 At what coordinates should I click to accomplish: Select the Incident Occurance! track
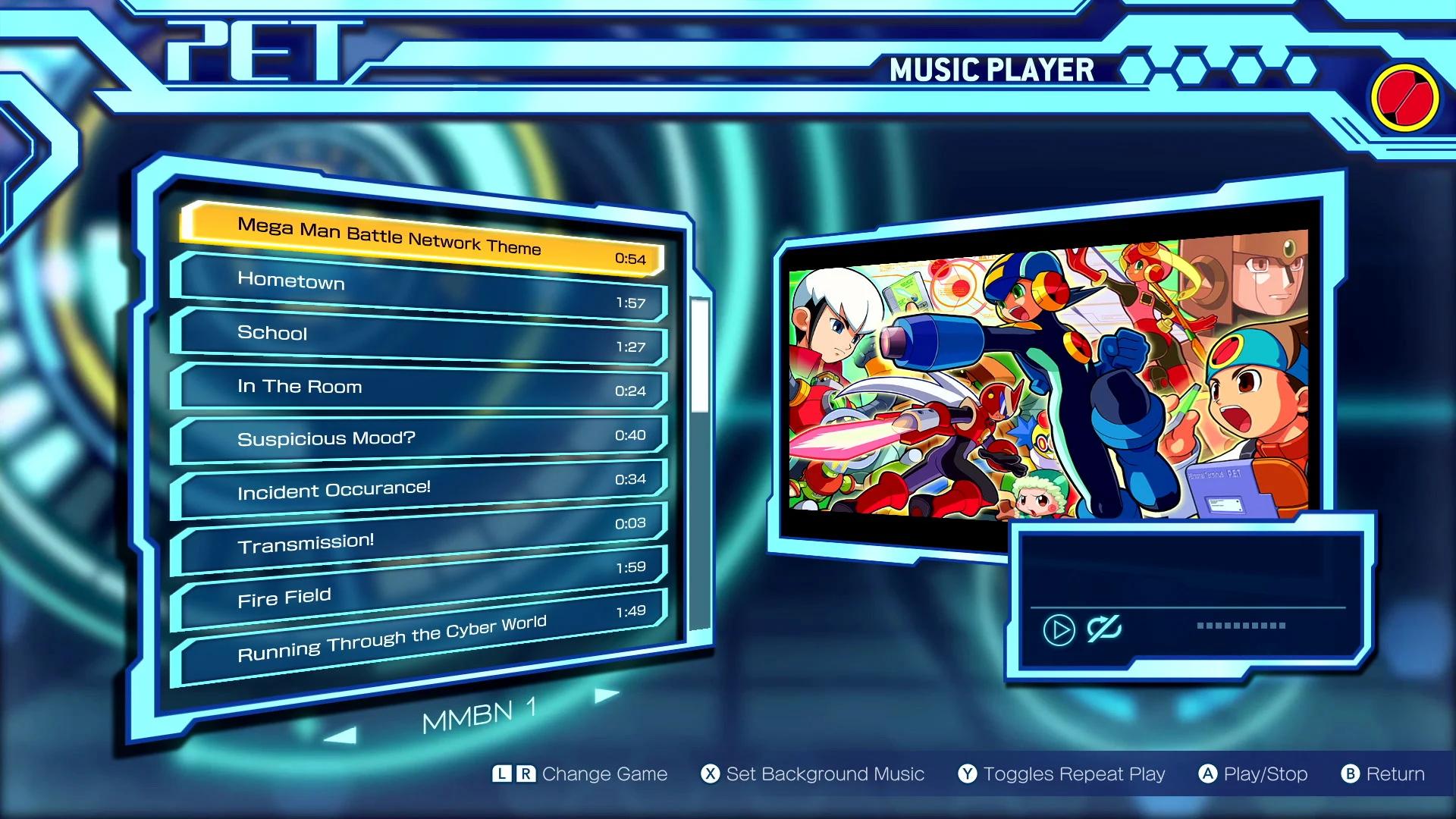(422, 488)
